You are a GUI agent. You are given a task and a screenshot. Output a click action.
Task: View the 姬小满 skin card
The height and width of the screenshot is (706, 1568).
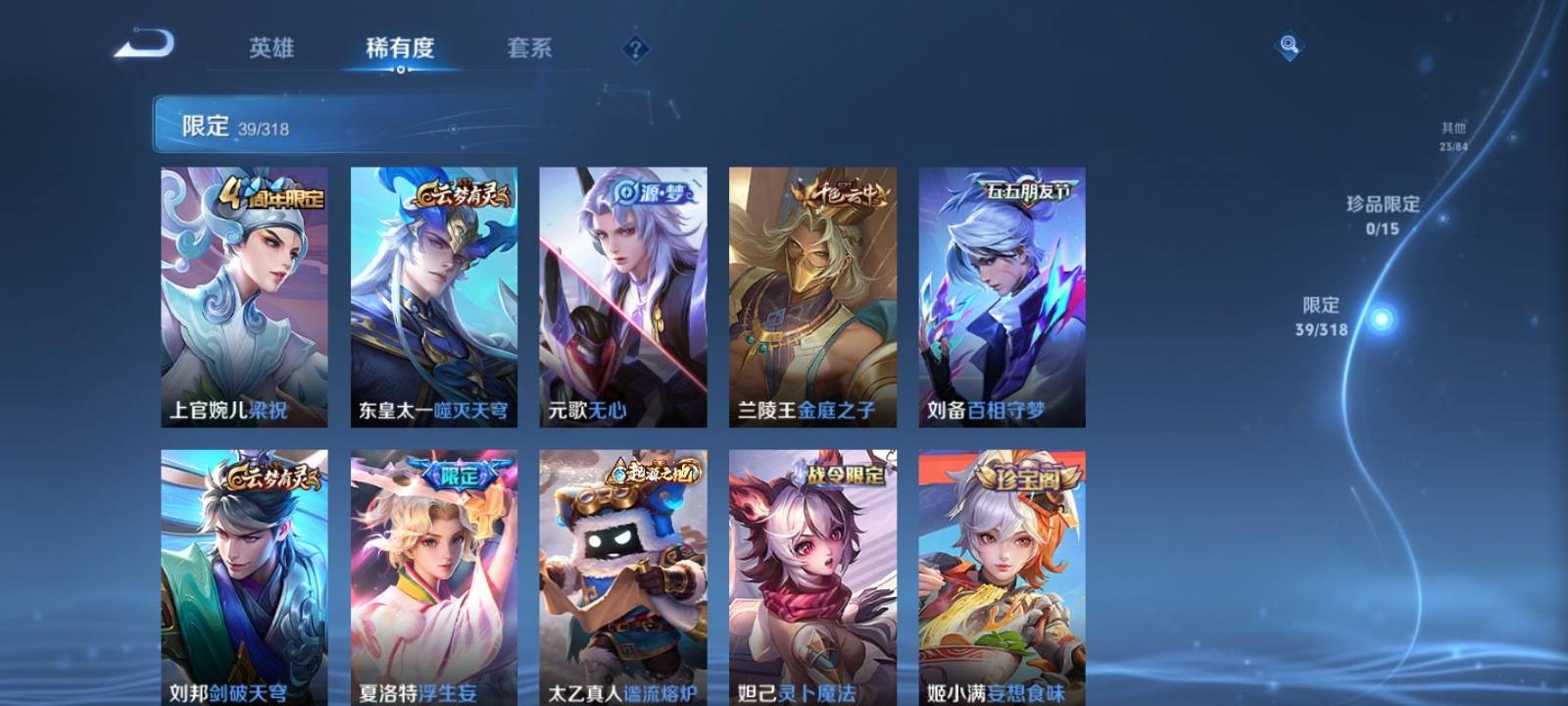[1002, 579]
